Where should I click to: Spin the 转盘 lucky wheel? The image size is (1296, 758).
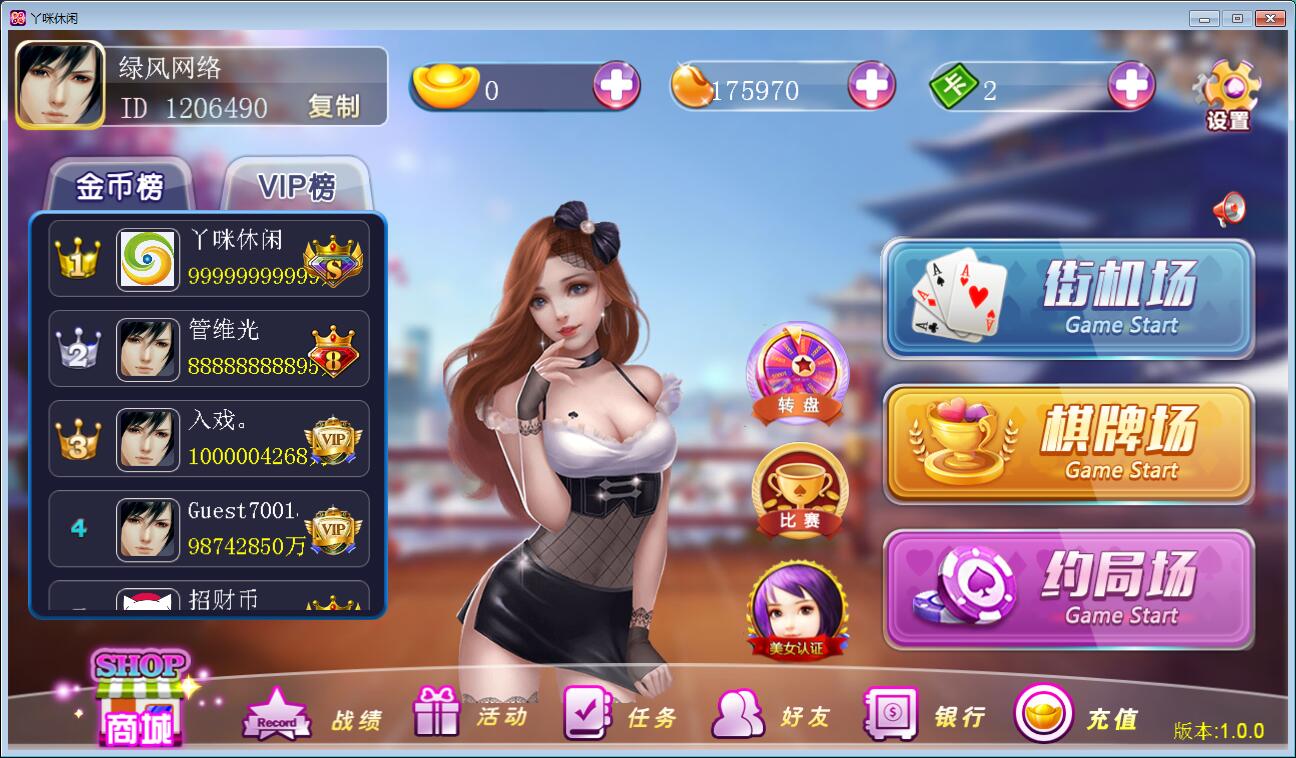pyautogui.click(x=797, y=372)
